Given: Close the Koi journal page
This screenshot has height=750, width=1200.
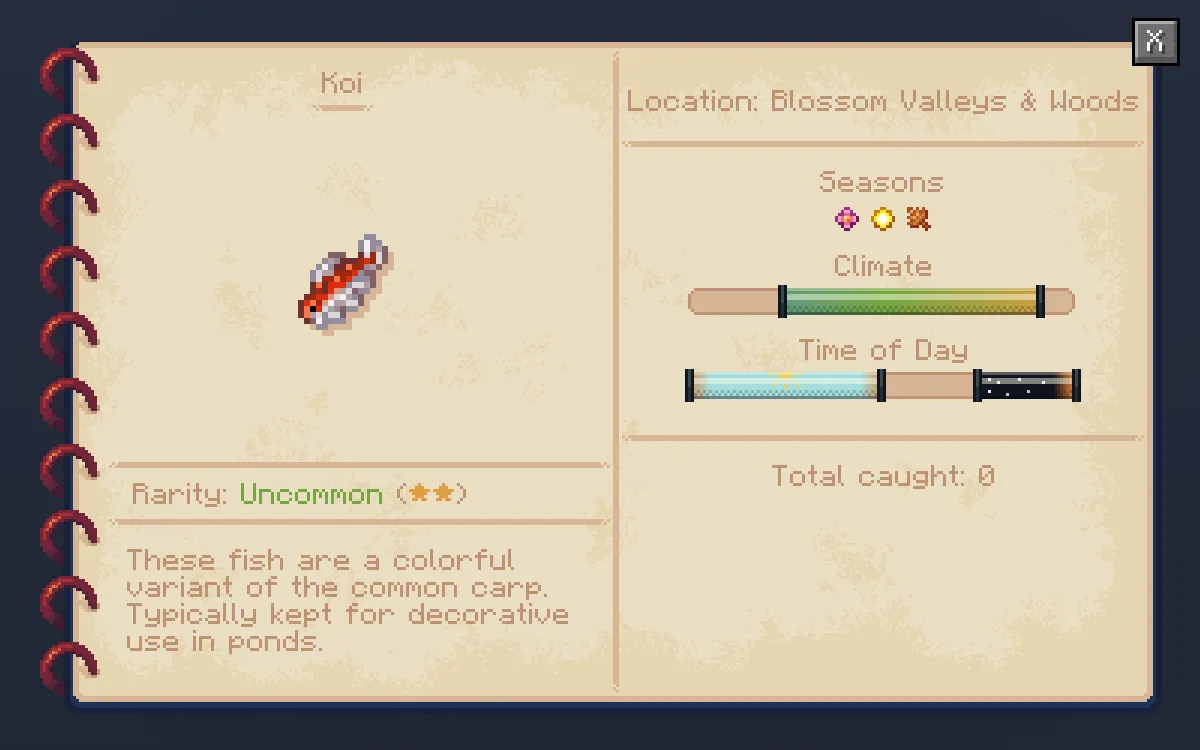Looking at the screenshot, I should [1155, 42].
